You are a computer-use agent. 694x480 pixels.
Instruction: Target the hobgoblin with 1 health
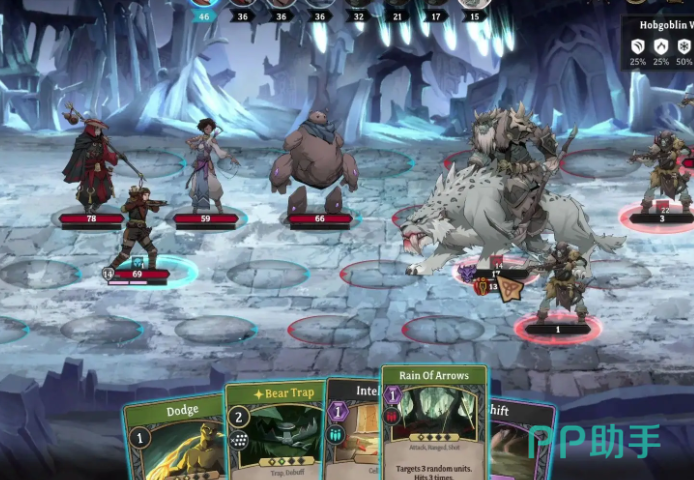(x=562, y=283)
